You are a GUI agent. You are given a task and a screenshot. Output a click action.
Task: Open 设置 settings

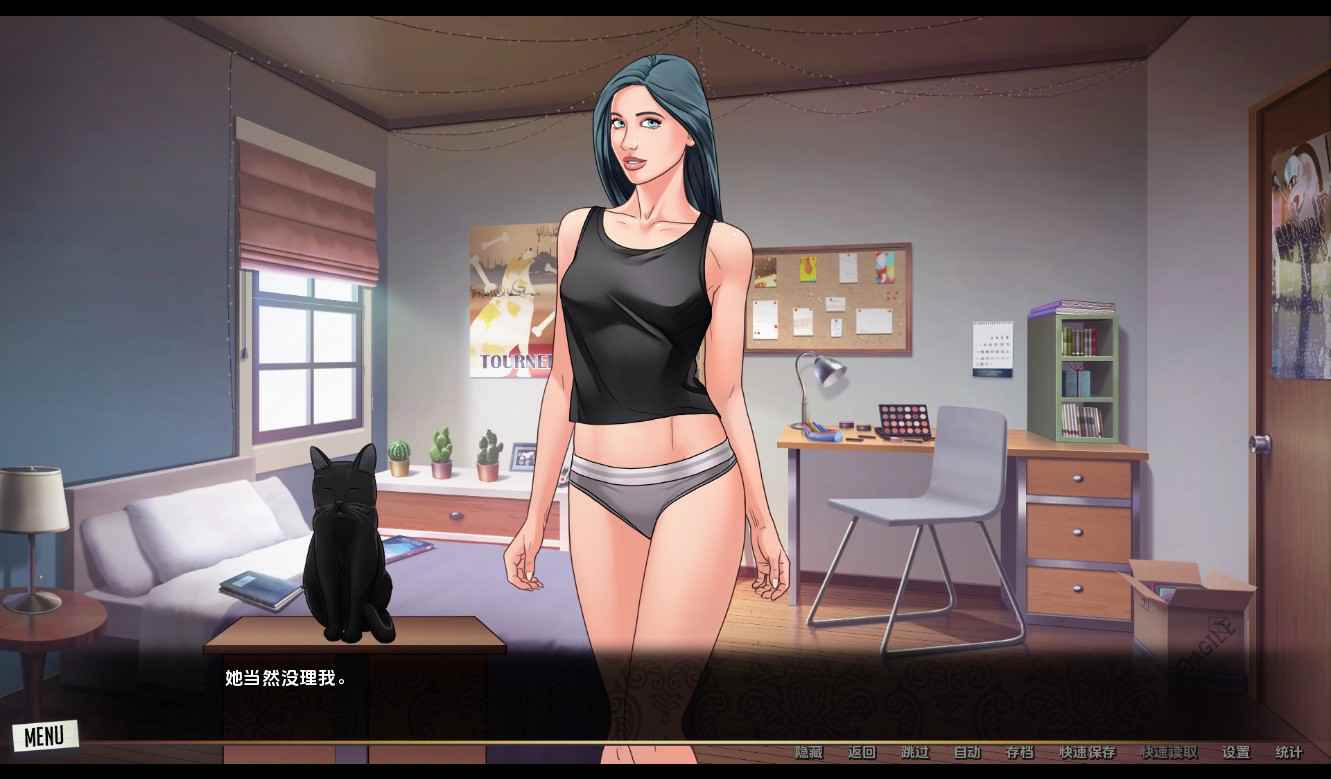pyautogui.click(x=1236, y=752)
